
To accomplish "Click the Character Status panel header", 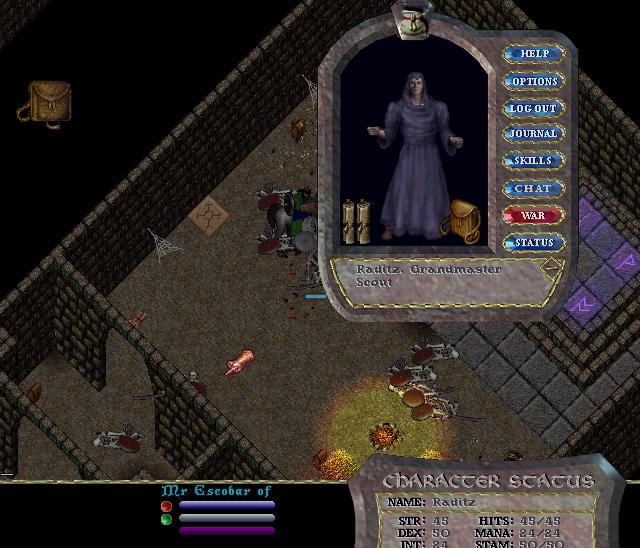I will point(488,481).
